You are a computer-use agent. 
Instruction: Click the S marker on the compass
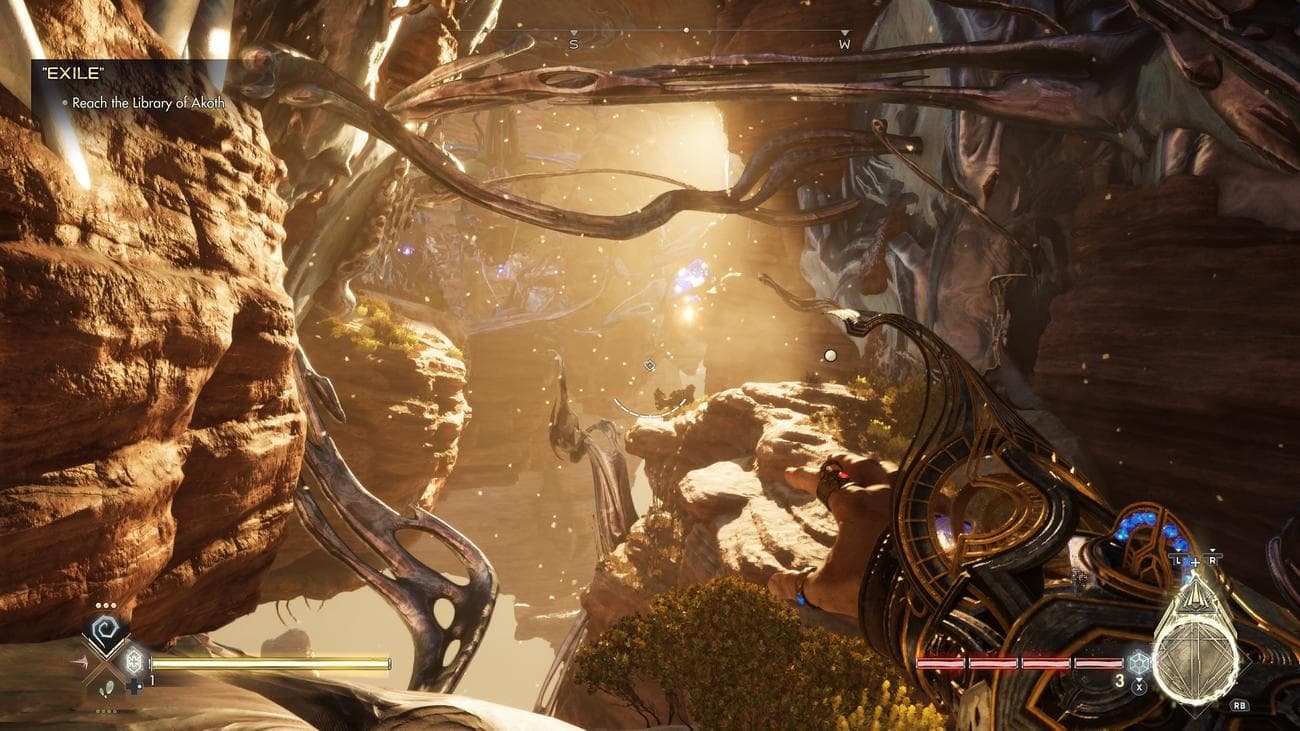[573, 44]
